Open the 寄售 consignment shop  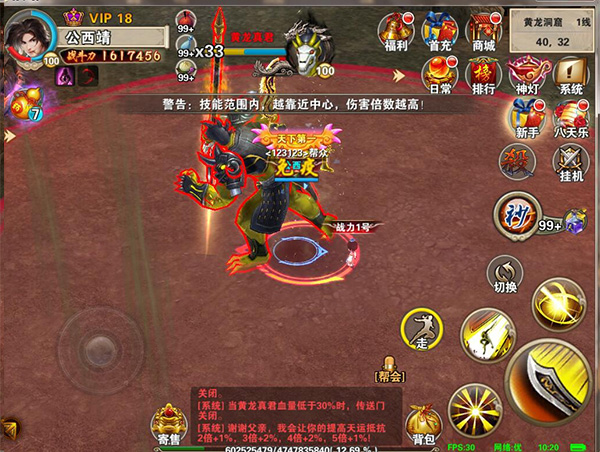point(170,424)
